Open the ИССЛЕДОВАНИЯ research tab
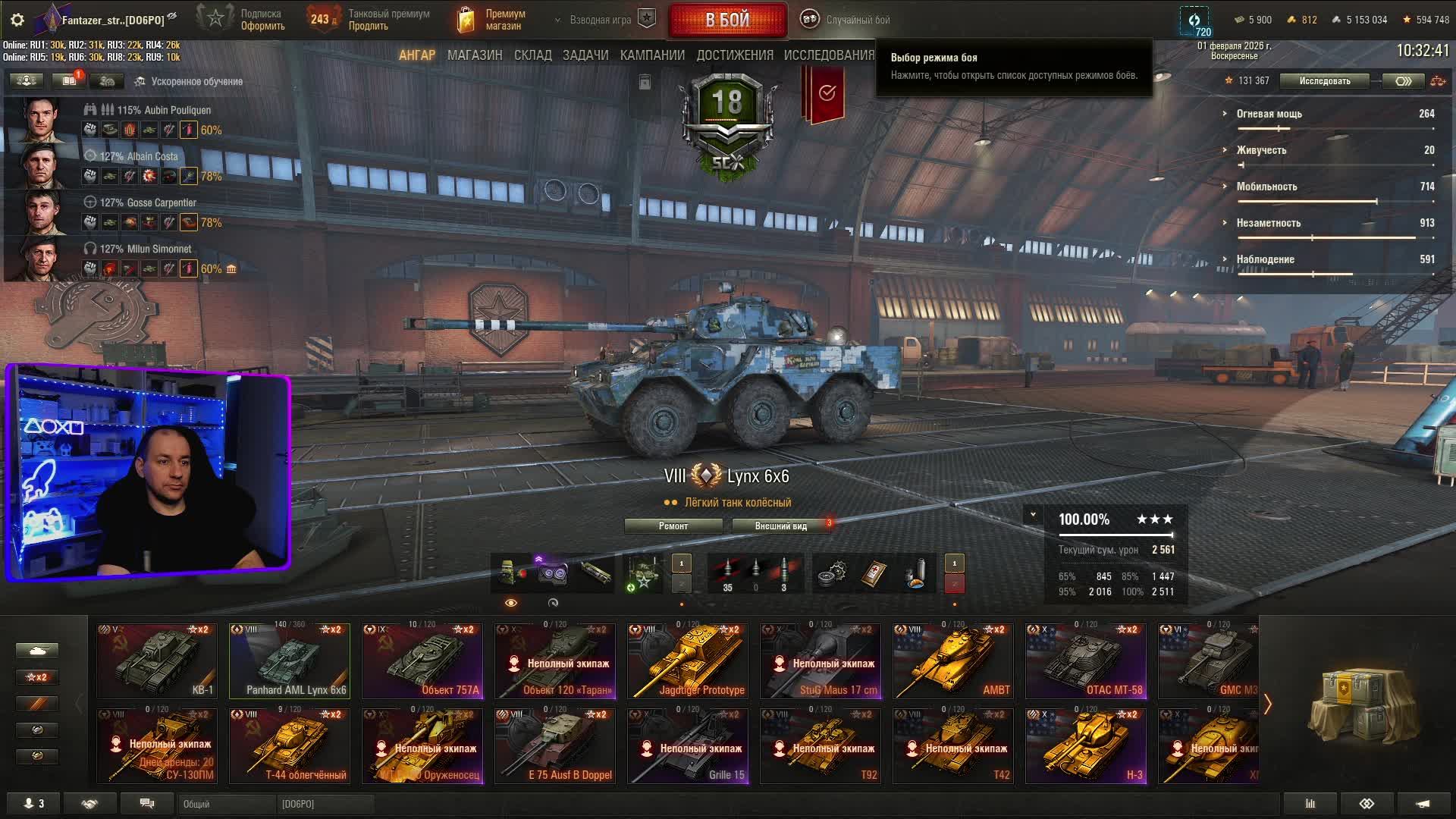The image size is (1456, 819). (x=829, y=55)
